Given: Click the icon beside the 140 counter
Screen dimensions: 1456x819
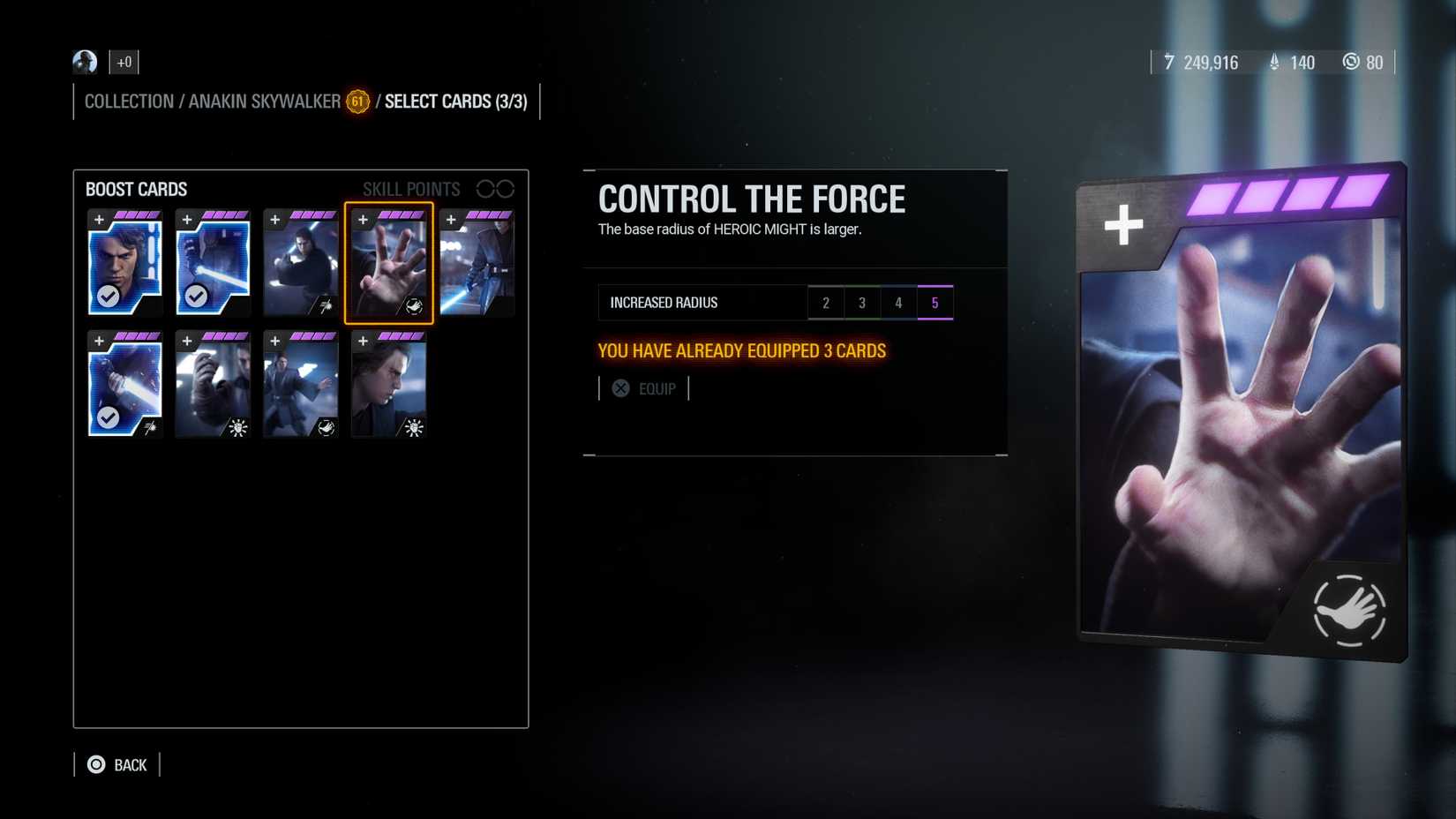Looking at the screenshot, I should pyautogui.click(x=1273, y=63).
